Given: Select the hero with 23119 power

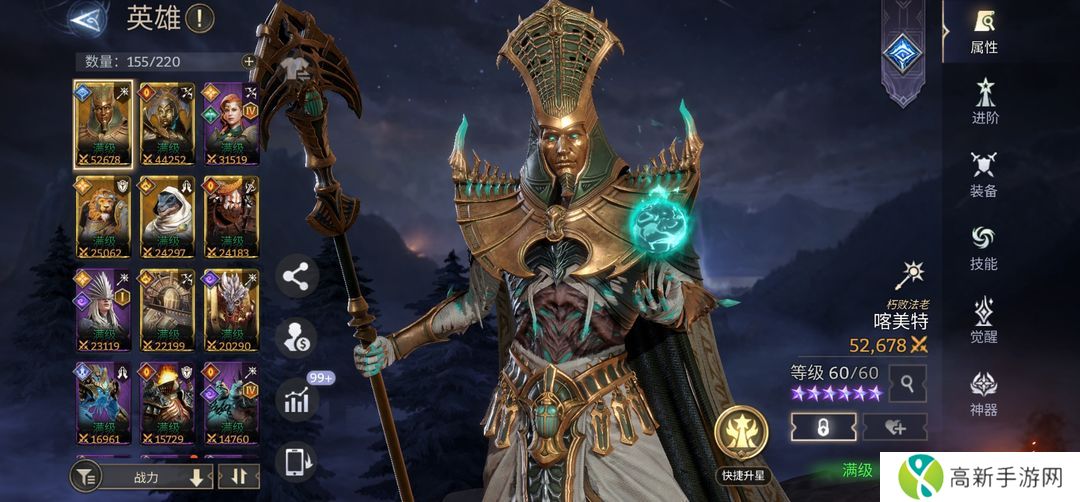Looking at the screenshot, I should point(104,309).
